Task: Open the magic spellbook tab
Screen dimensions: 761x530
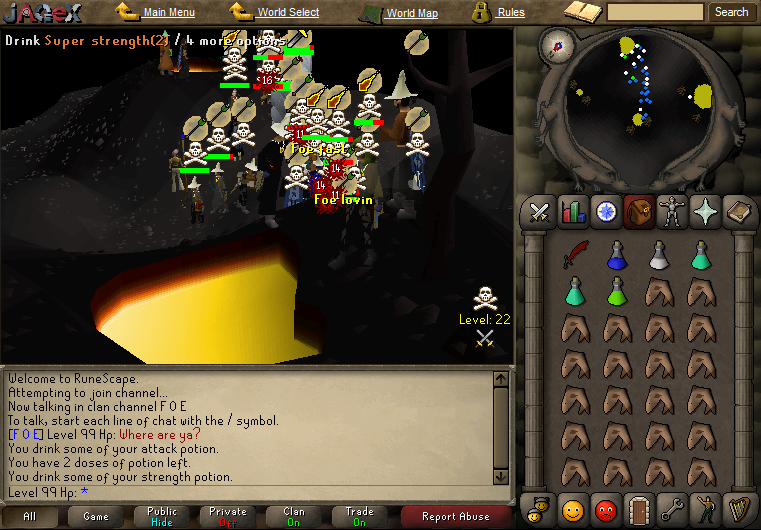Action: (x=737, y=211)
